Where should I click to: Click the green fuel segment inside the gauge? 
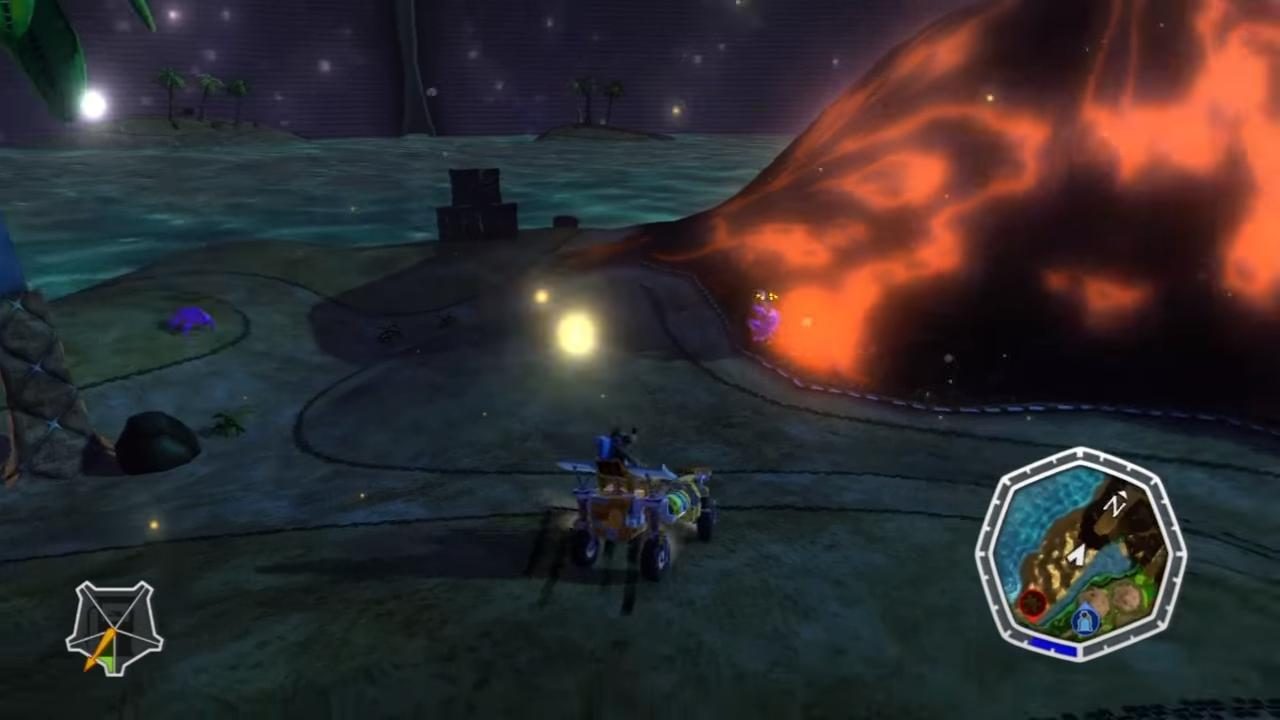[x=110, y=662]
